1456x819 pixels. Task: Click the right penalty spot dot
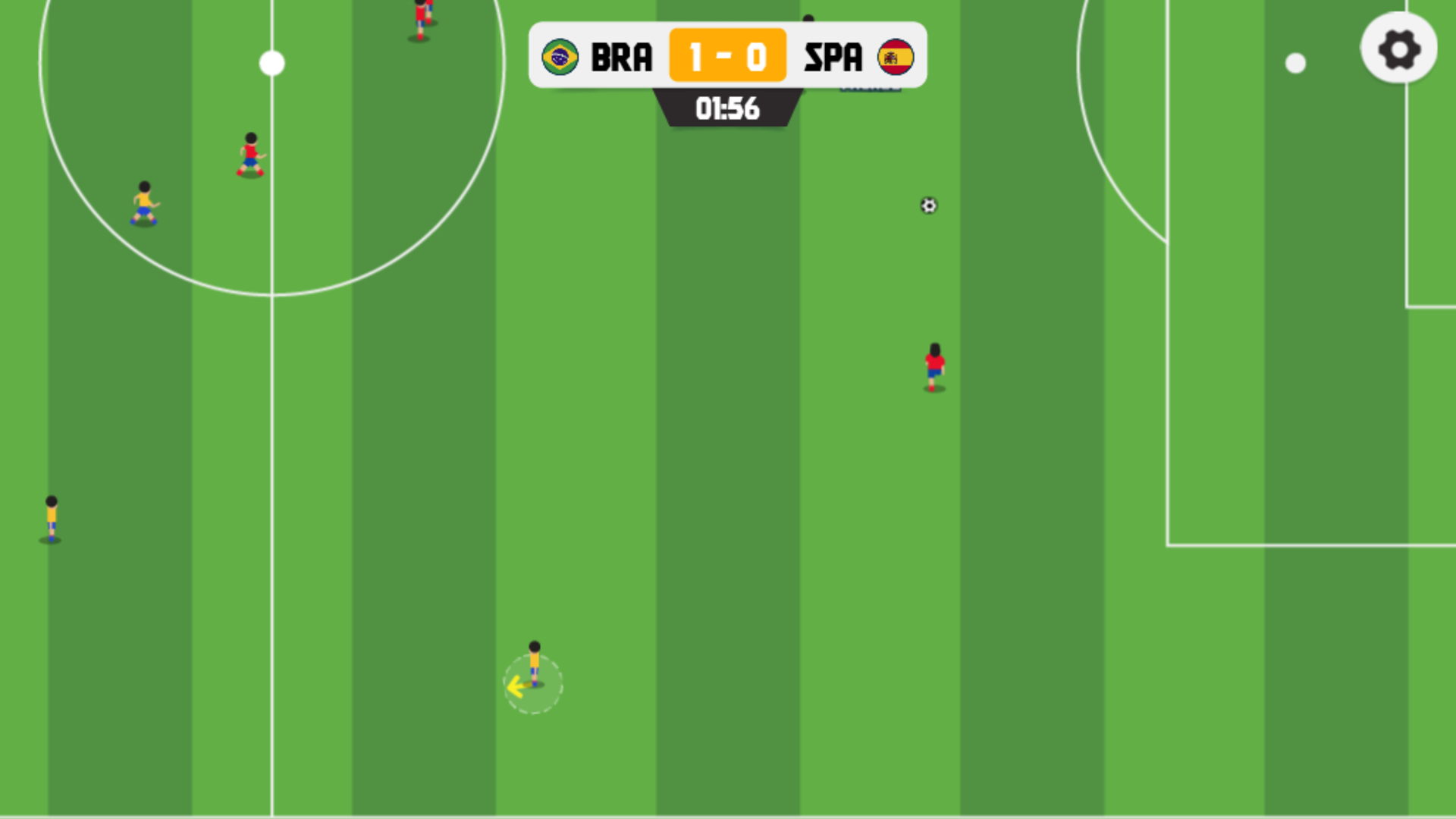pos(1294,63)
